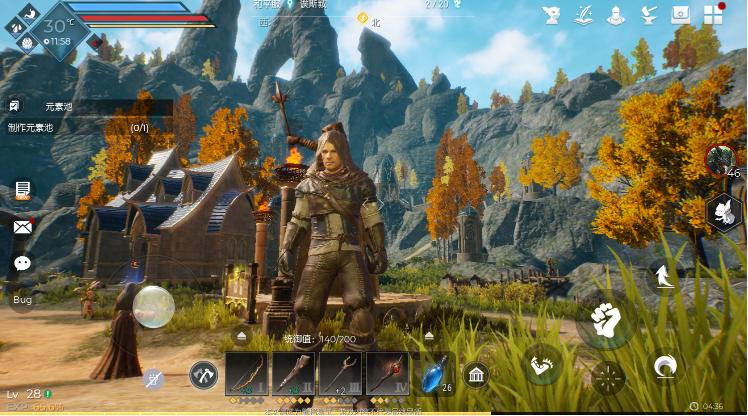Click the Bug report button
This screenshot has height=416, width=748.
click(22, 299)
